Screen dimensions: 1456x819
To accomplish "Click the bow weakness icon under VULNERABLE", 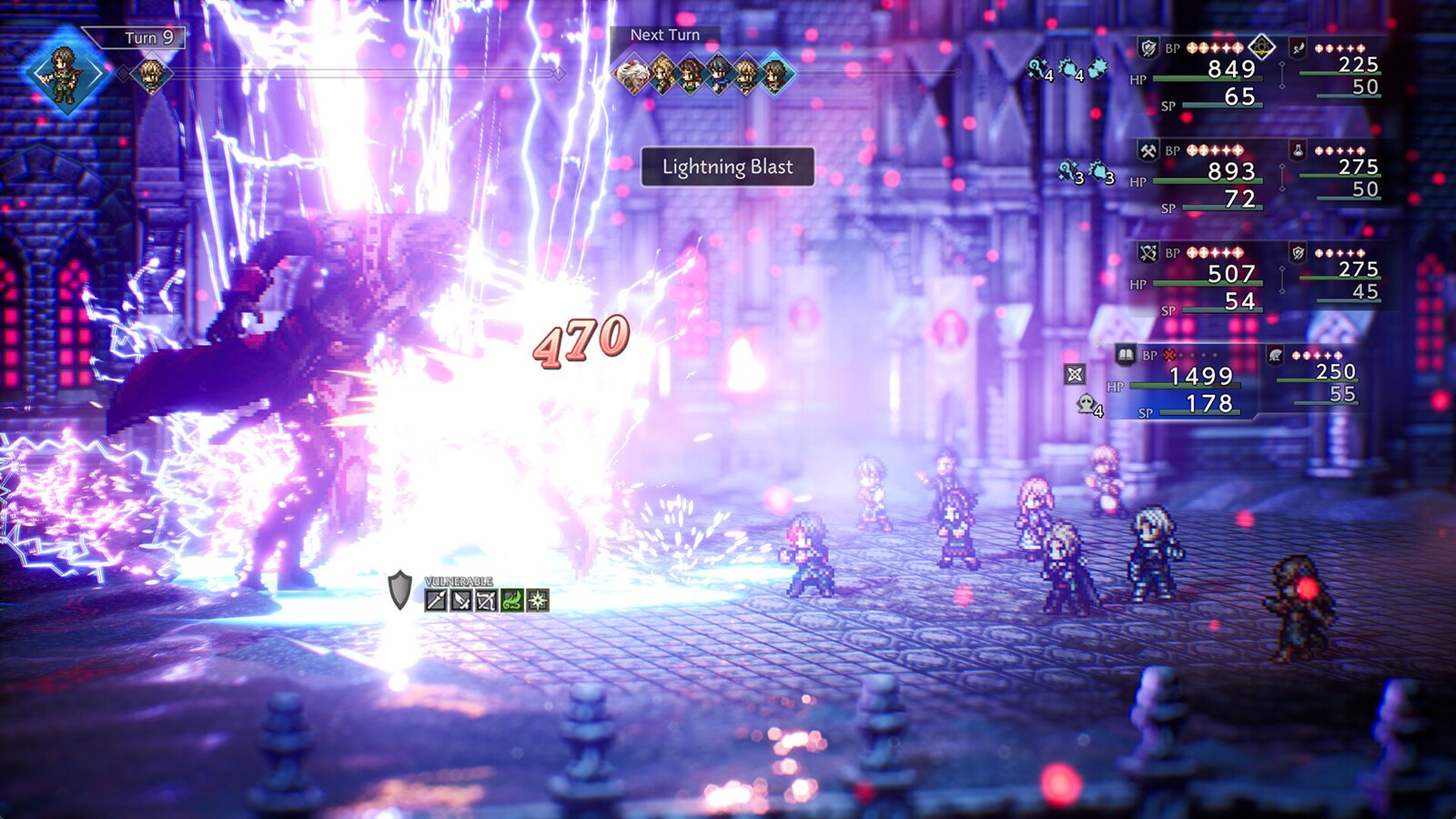I will pos(485,601).
